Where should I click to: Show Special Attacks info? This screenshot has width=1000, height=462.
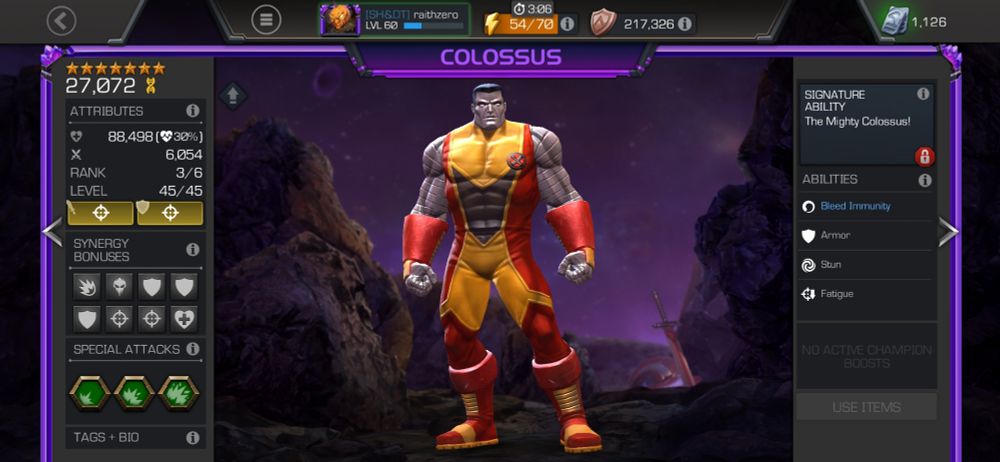point(193,349)
